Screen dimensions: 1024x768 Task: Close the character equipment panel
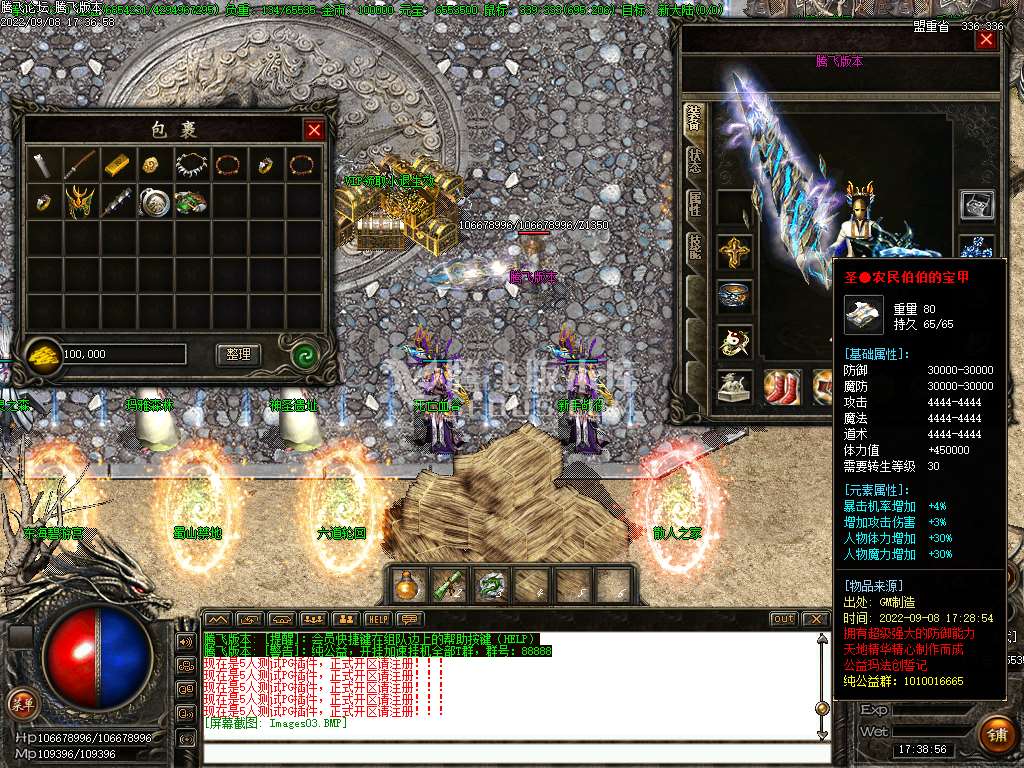tap(986, 40)
